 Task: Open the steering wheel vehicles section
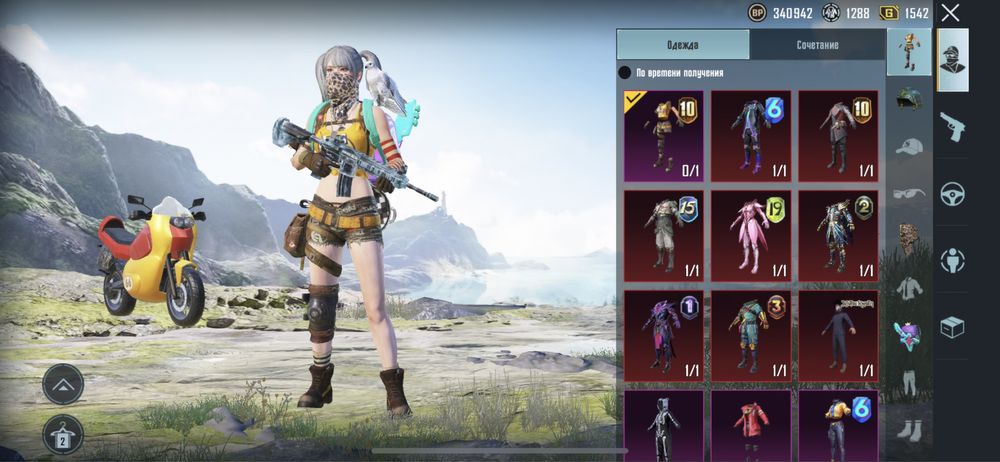pyautogui.click(x=952, y=192)
